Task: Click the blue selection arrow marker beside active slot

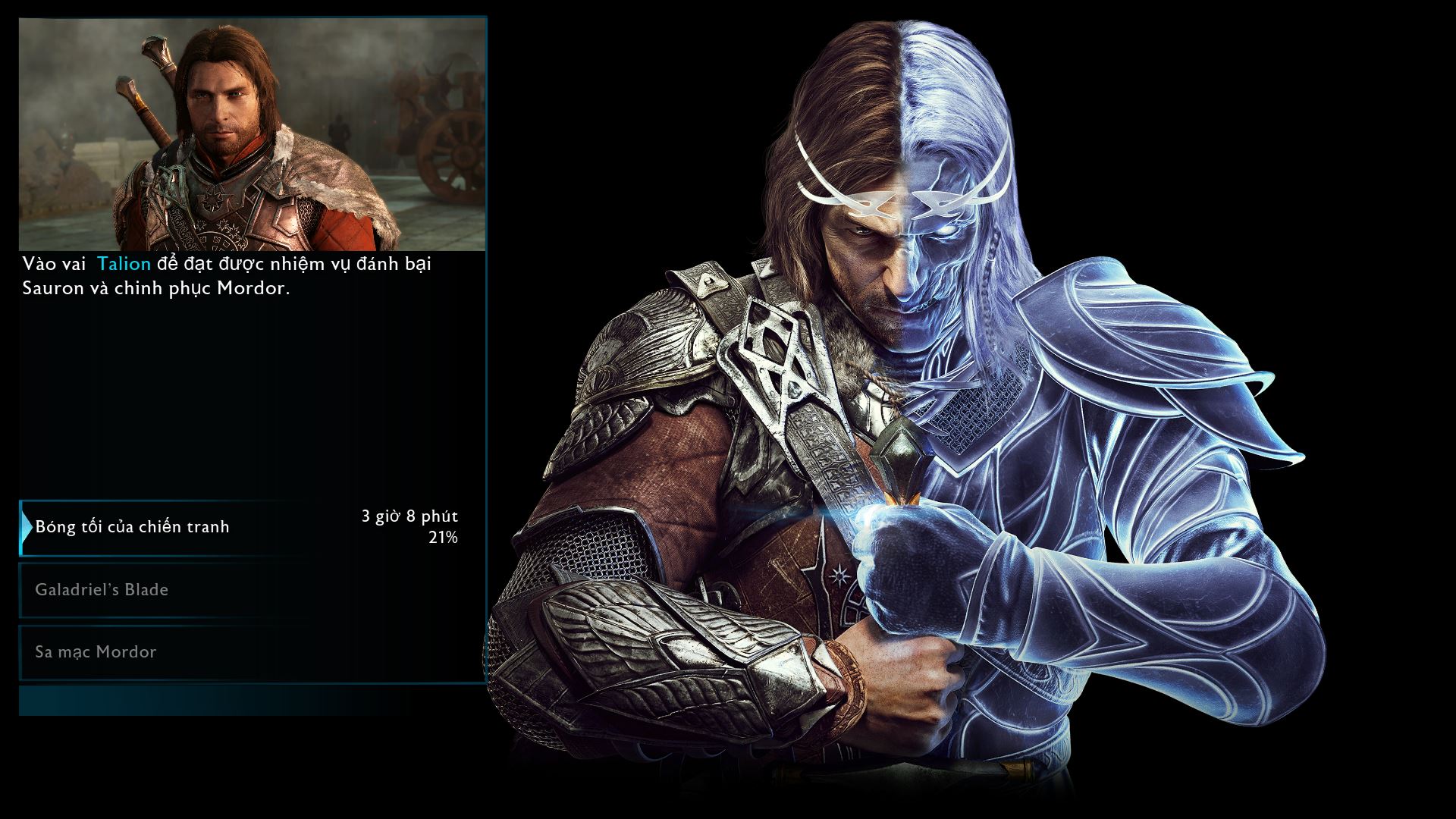Action: (28, 526)
